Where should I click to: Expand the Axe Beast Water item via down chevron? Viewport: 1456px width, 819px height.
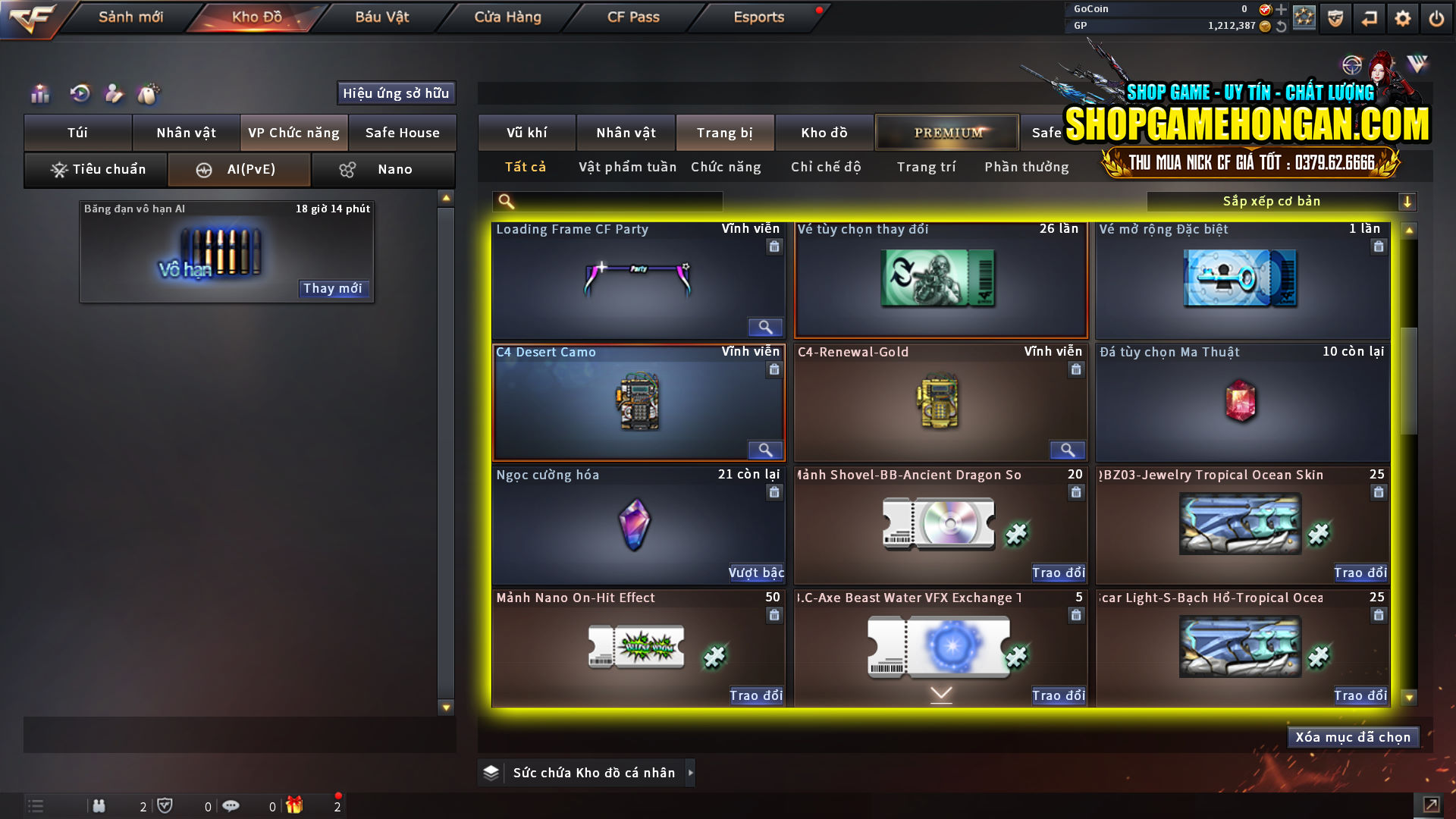click(x=941, y=692)
